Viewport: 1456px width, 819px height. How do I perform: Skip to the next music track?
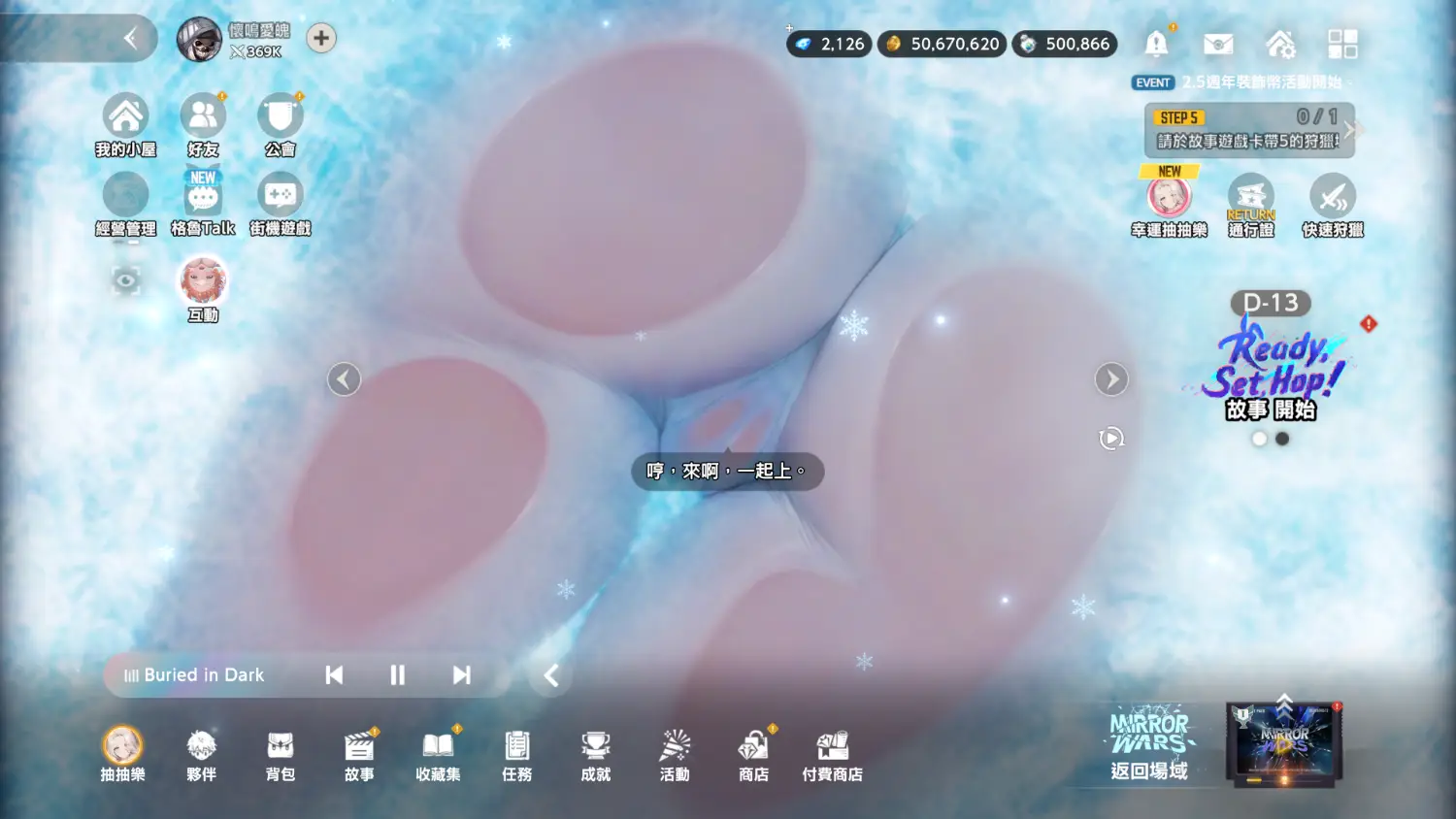(x=461, y=675)
